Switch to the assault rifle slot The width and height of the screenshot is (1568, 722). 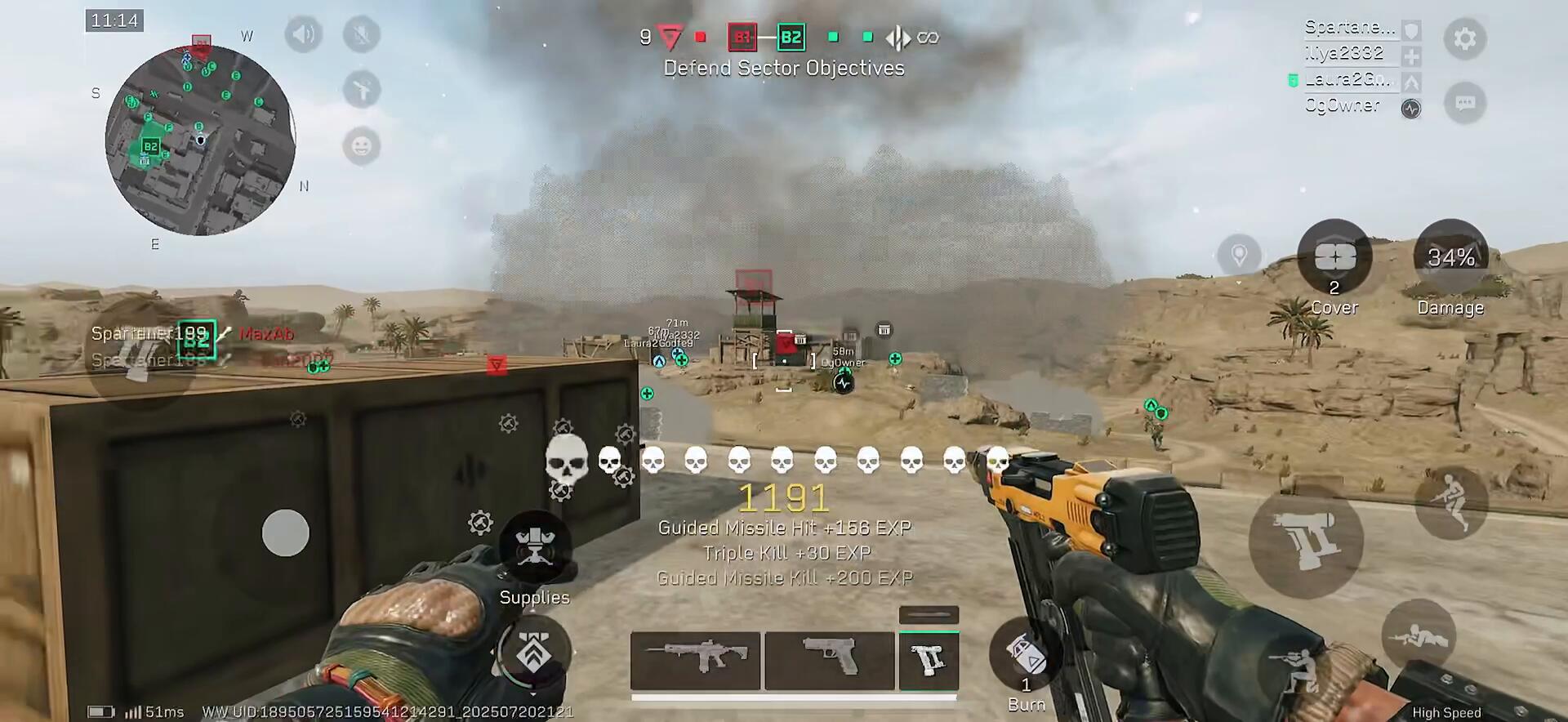695,660
